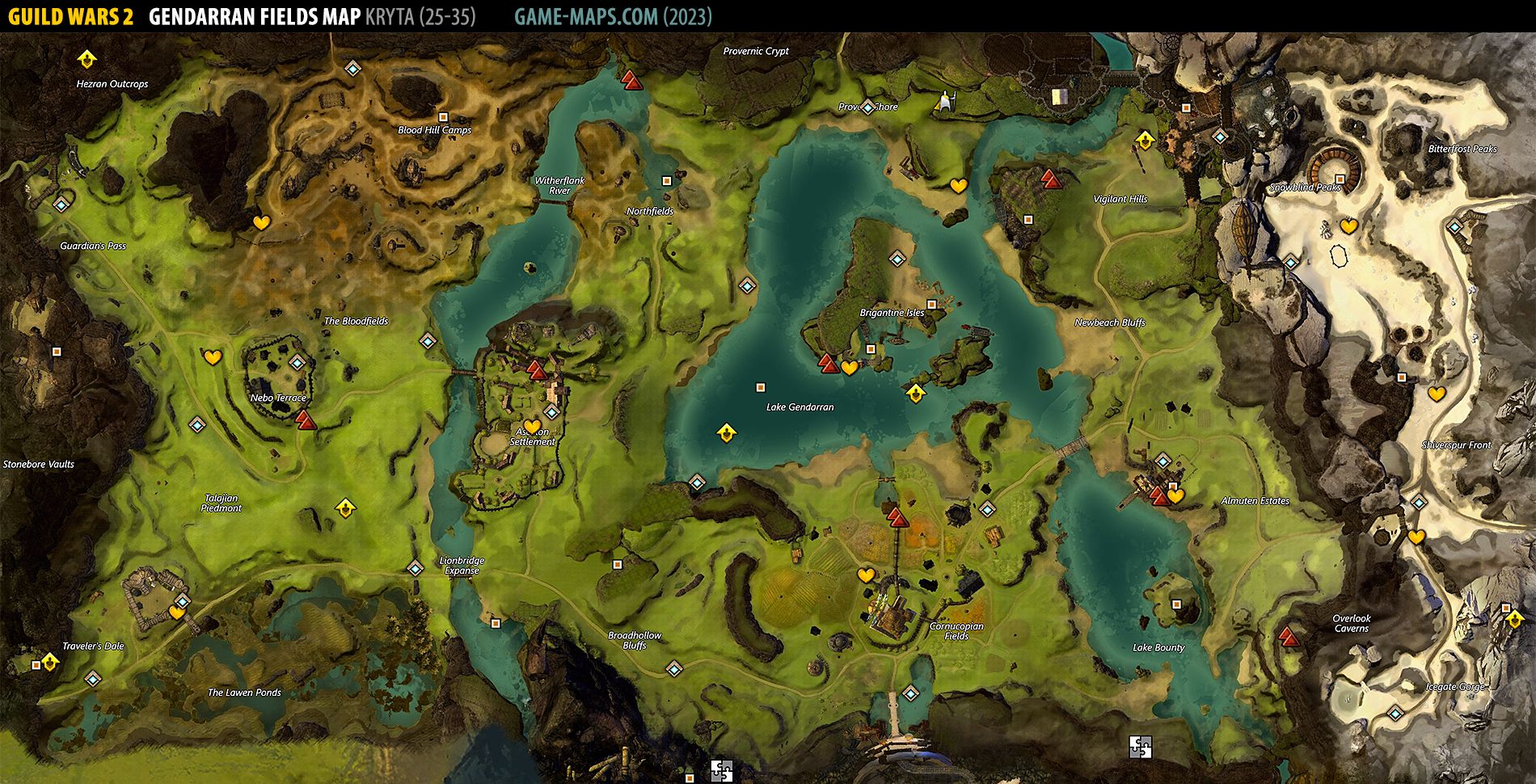Select the hero challenge in Lake Gendarran

[726, 433]
